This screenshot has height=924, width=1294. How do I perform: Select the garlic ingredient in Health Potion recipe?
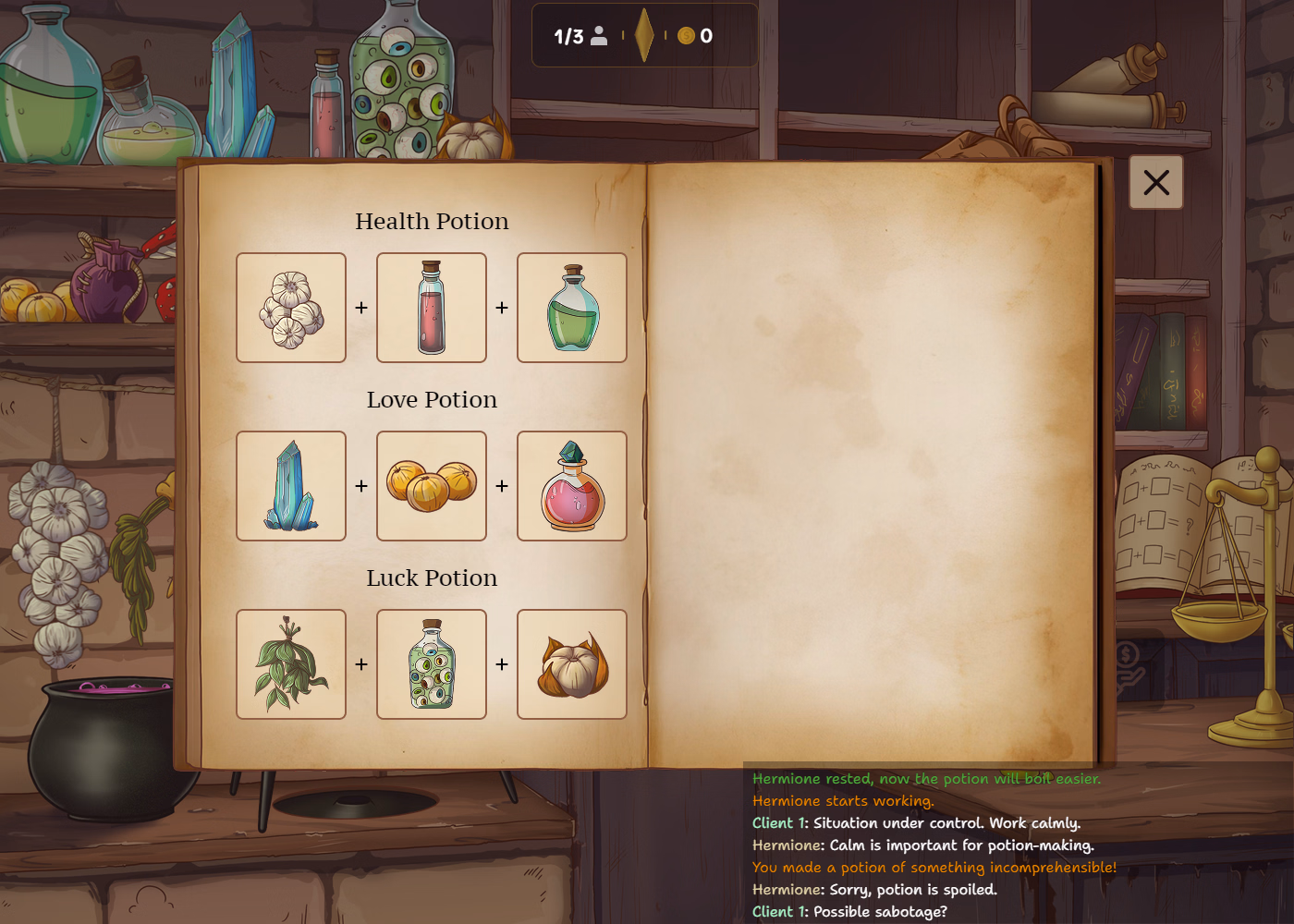[x=291, y=307]
